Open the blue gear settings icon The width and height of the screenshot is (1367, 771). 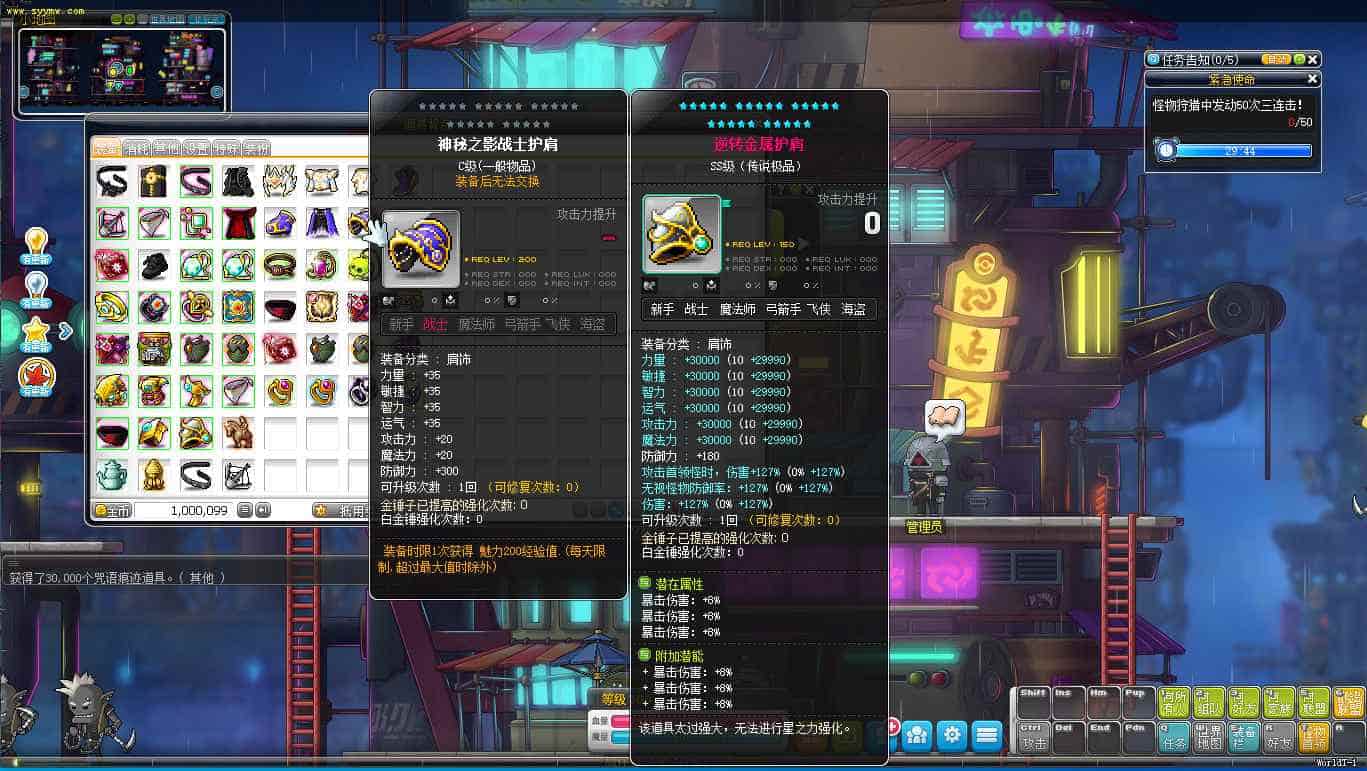(951, 734)
